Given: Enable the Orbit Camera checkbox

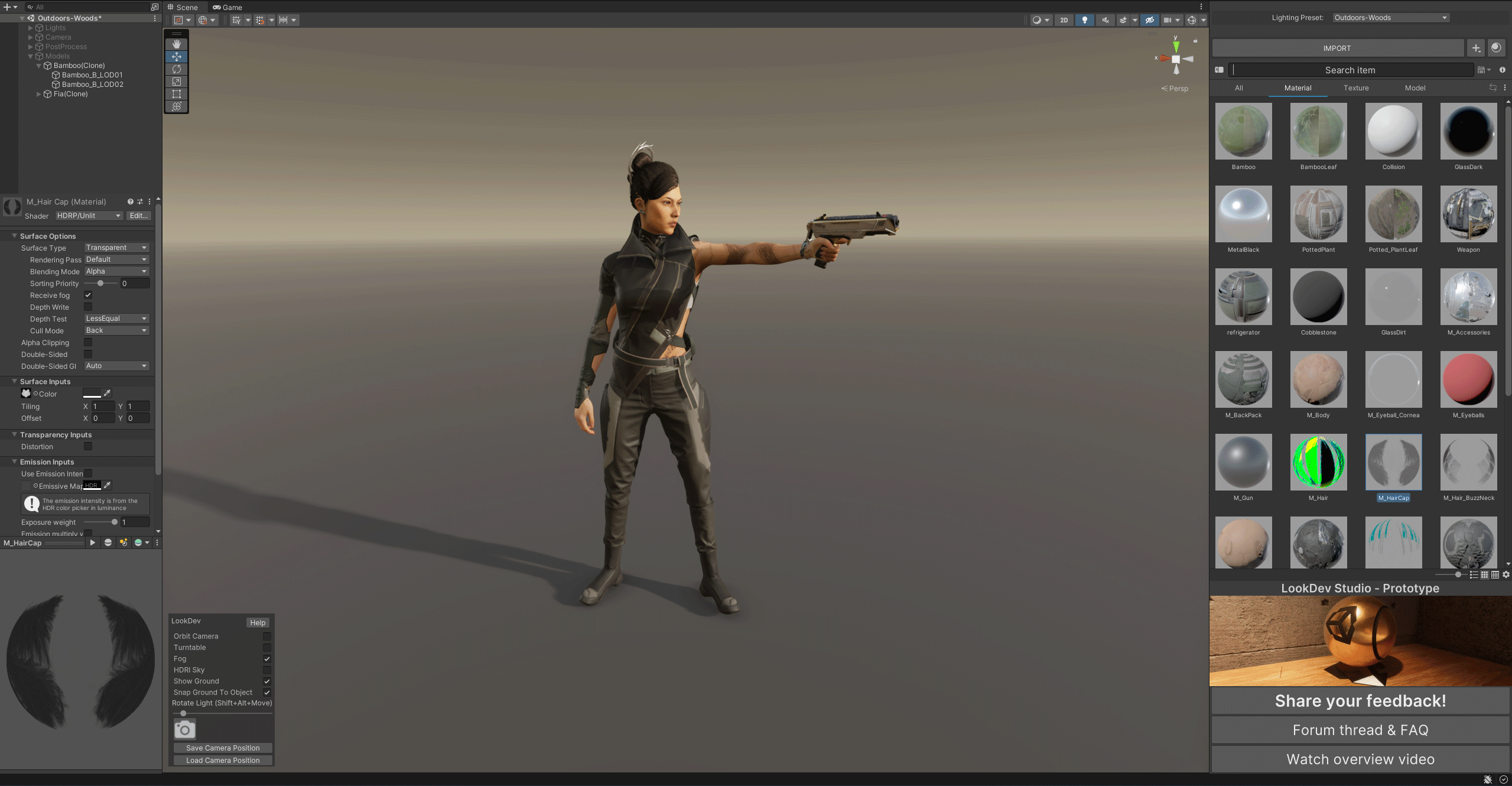Looking at the screenshot, I should click(x=267, y=636).
